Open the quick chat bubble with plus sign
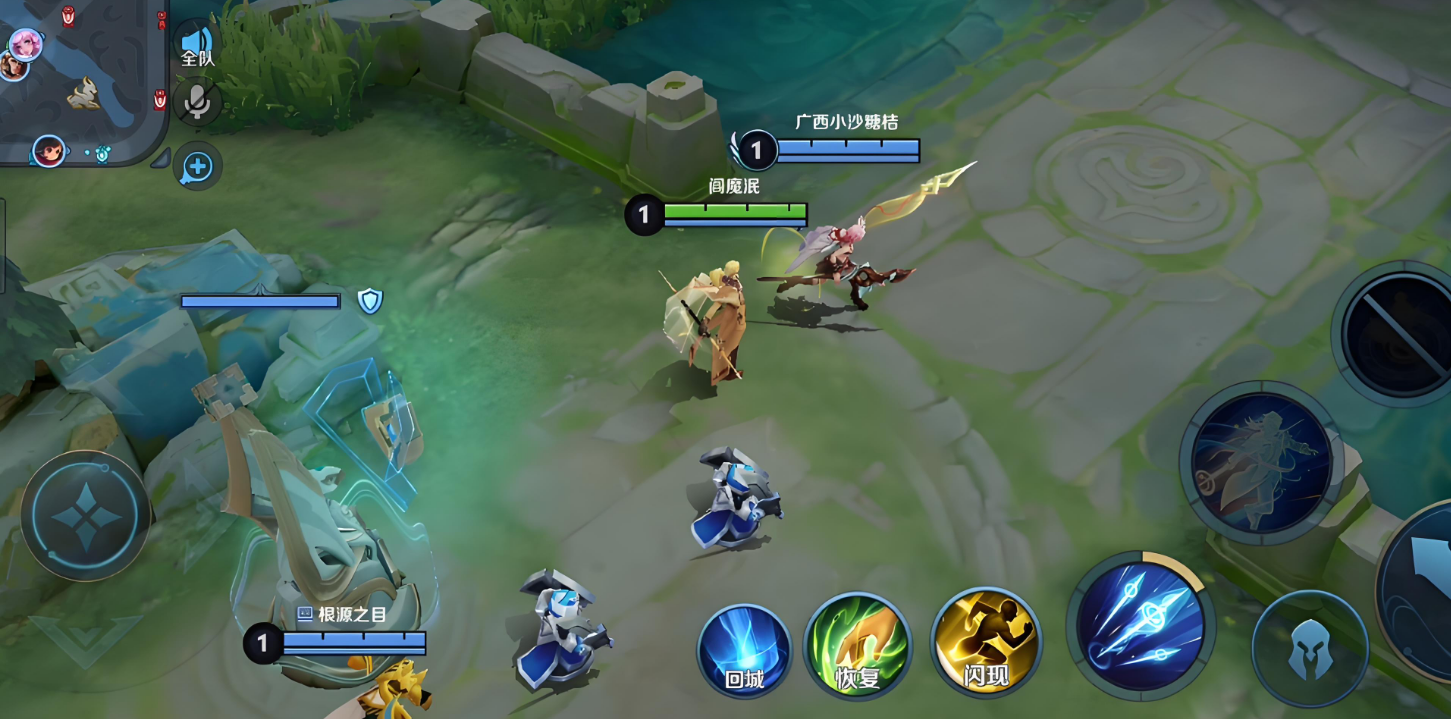Image resolution: width=1451 pixels, height=719 pixels. (x=197, y=167)
